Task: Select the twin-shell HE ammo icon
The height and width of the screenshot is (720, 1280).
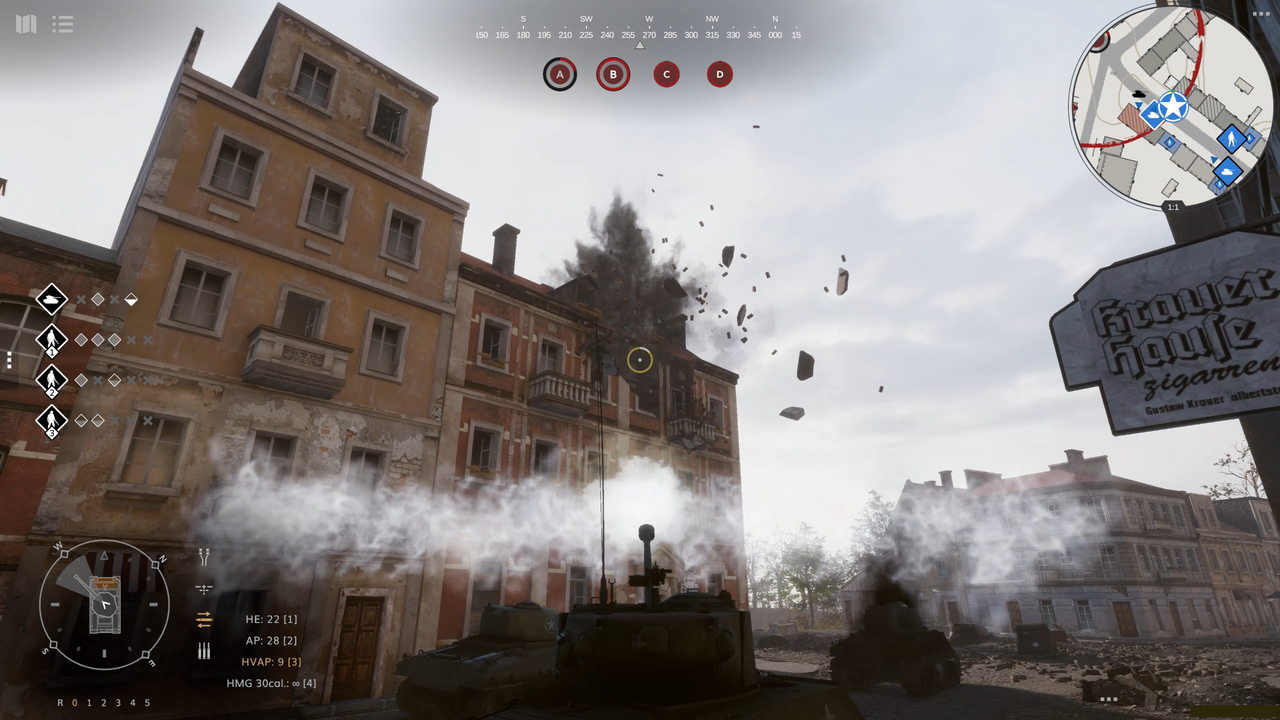Action: point(203,555)
